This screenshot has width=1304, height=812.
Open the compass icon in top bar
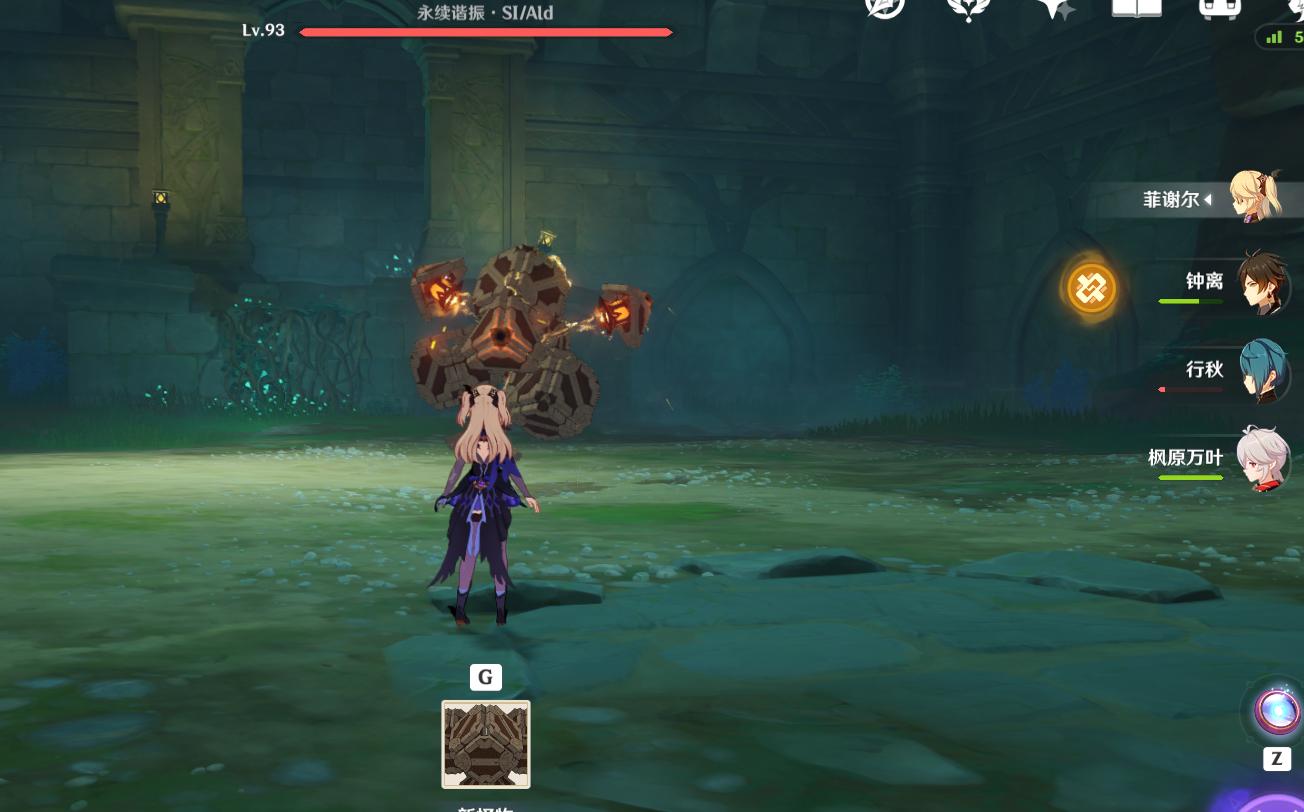pos(884,8)
